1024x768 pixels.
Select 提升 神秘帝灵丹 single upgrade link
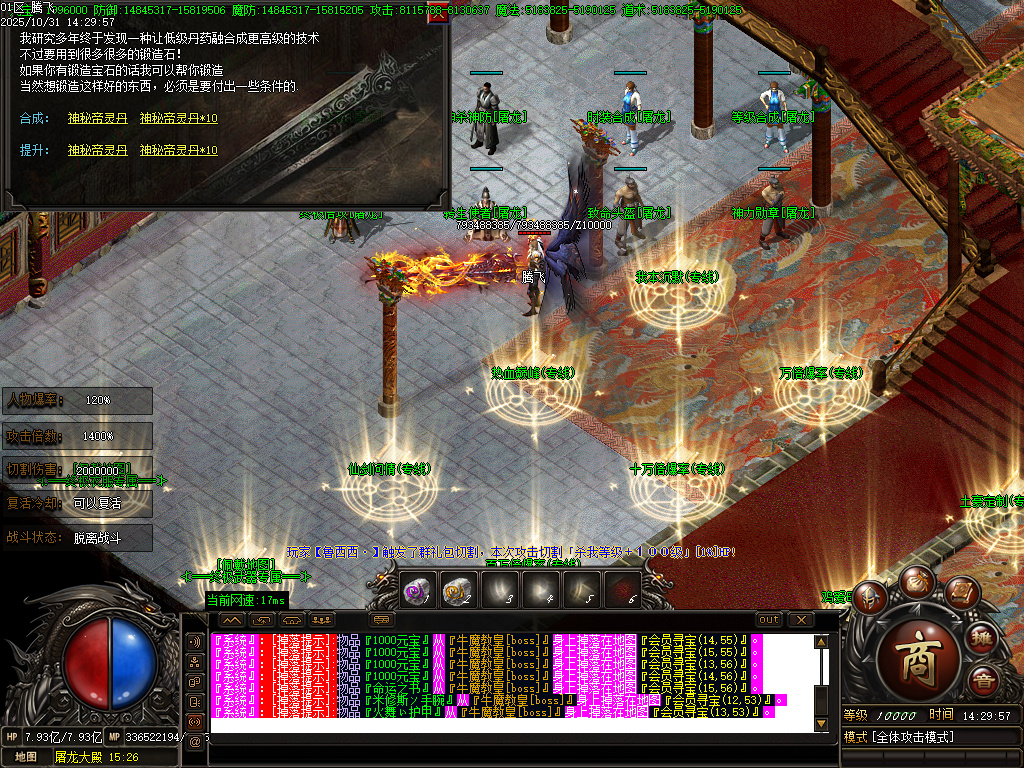point(98,150)
